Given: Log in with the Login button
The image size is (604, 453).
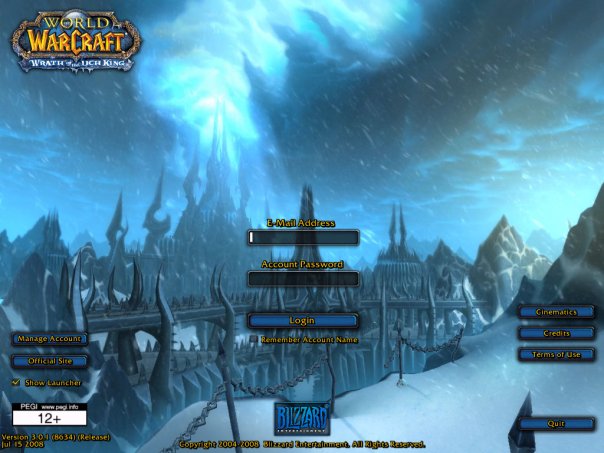Looking at the screenshot, I should [302, 320].
